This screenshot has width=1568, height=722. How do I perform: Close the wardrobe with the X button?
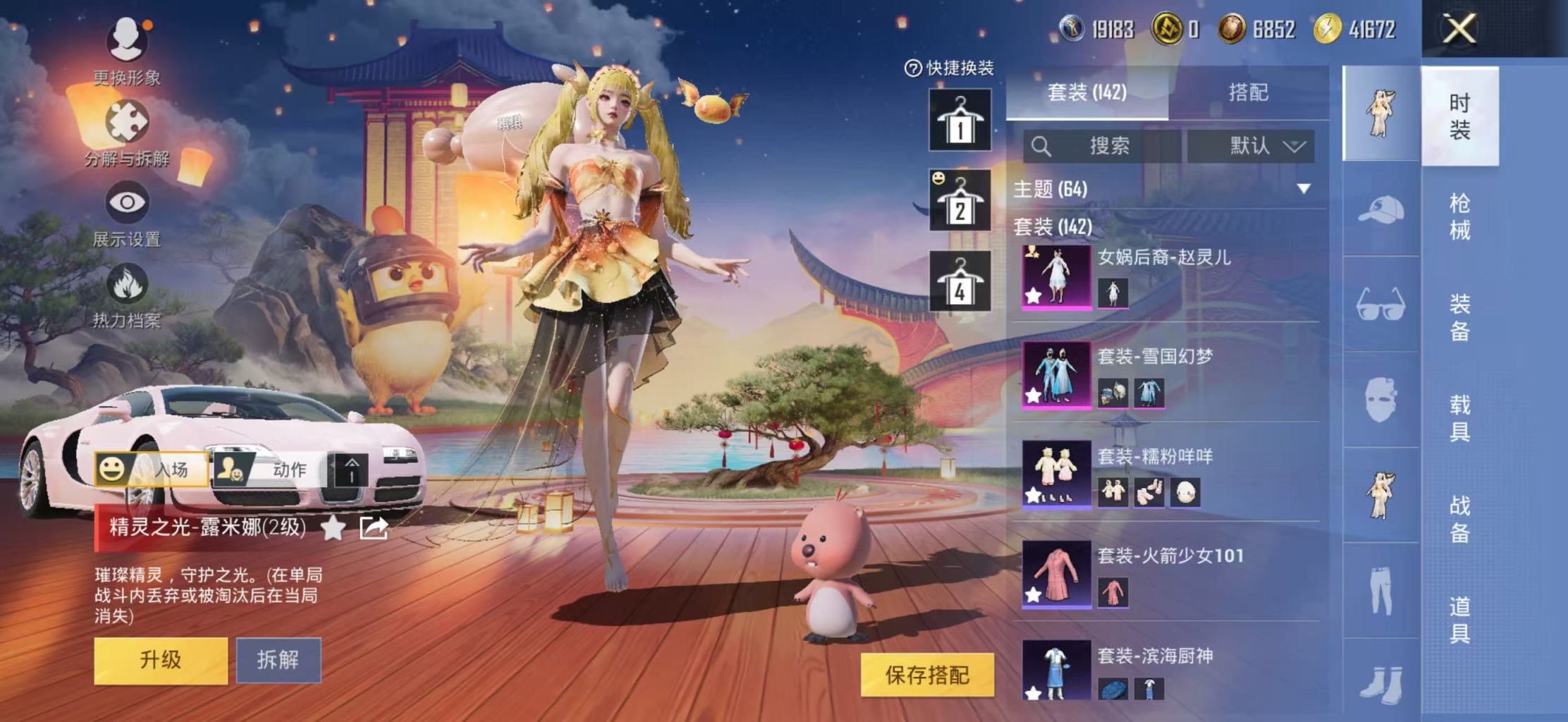(x=1459, y=30)
